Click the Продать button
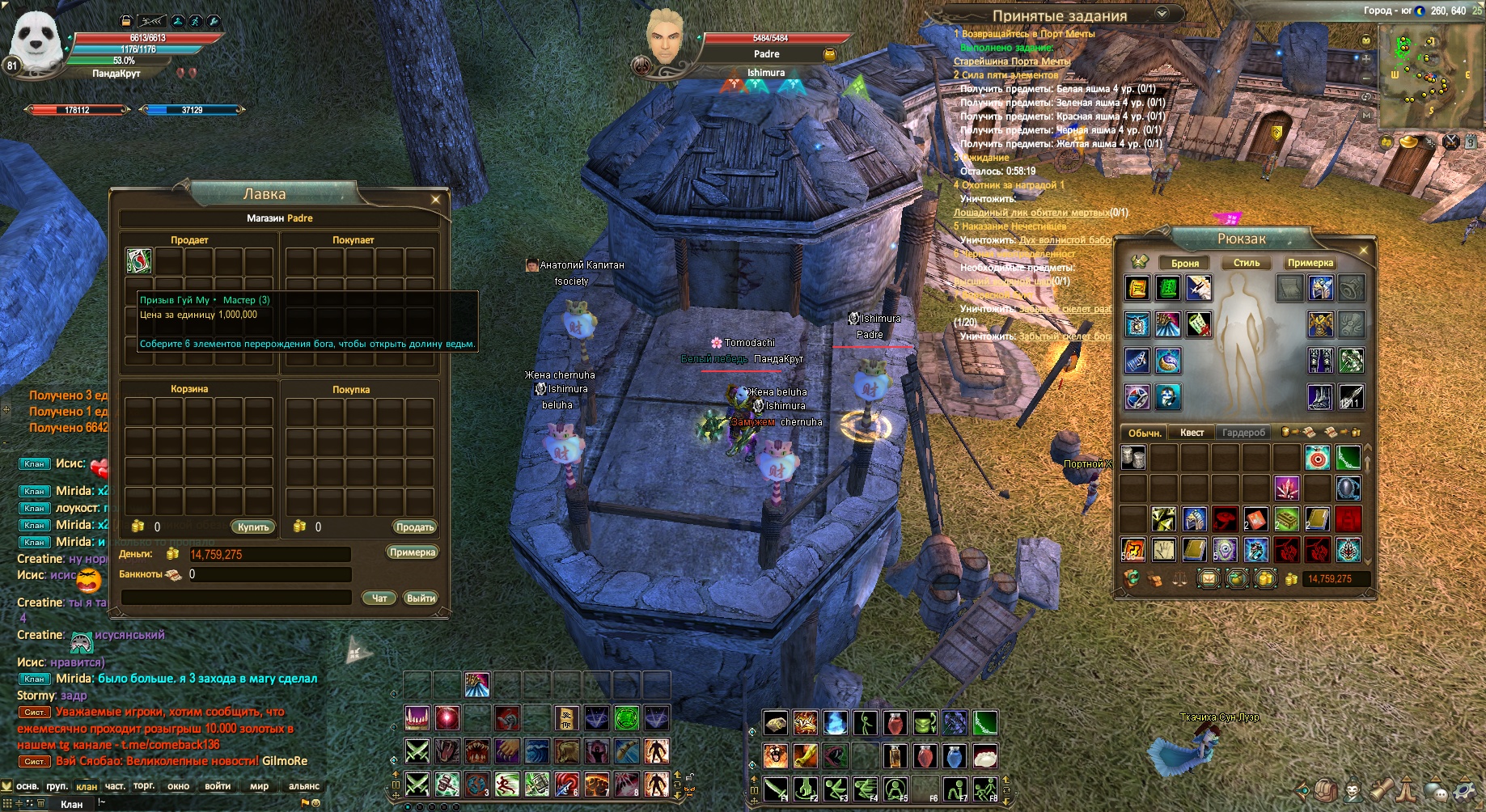Viewport: 1486px width, 812px height. point(415,527)
